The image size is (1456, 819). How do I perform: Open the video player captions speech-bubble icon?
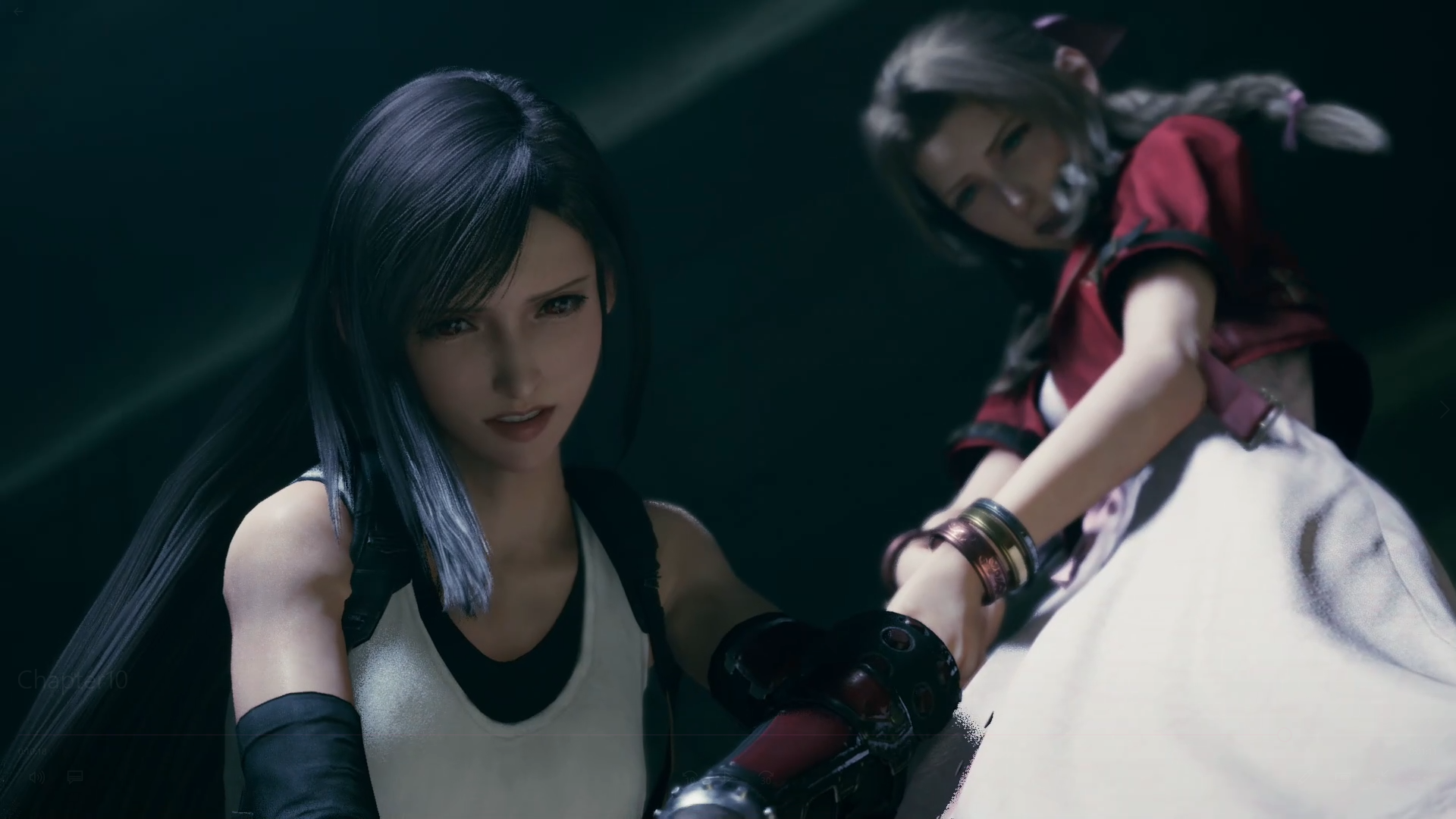tap(74, 777)
